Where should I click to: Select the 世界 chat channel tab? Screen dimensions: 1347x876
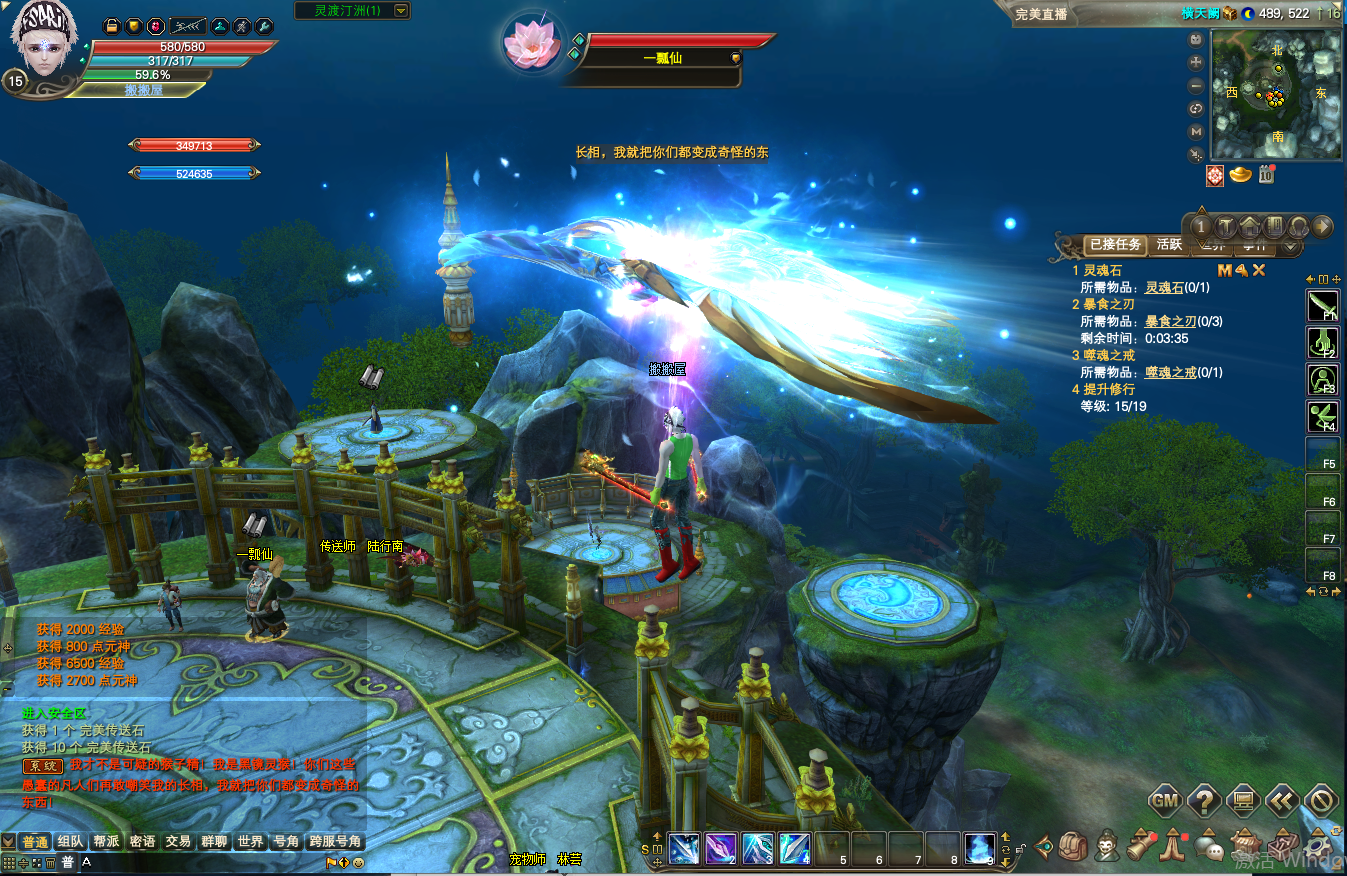(x=250, y=842)
